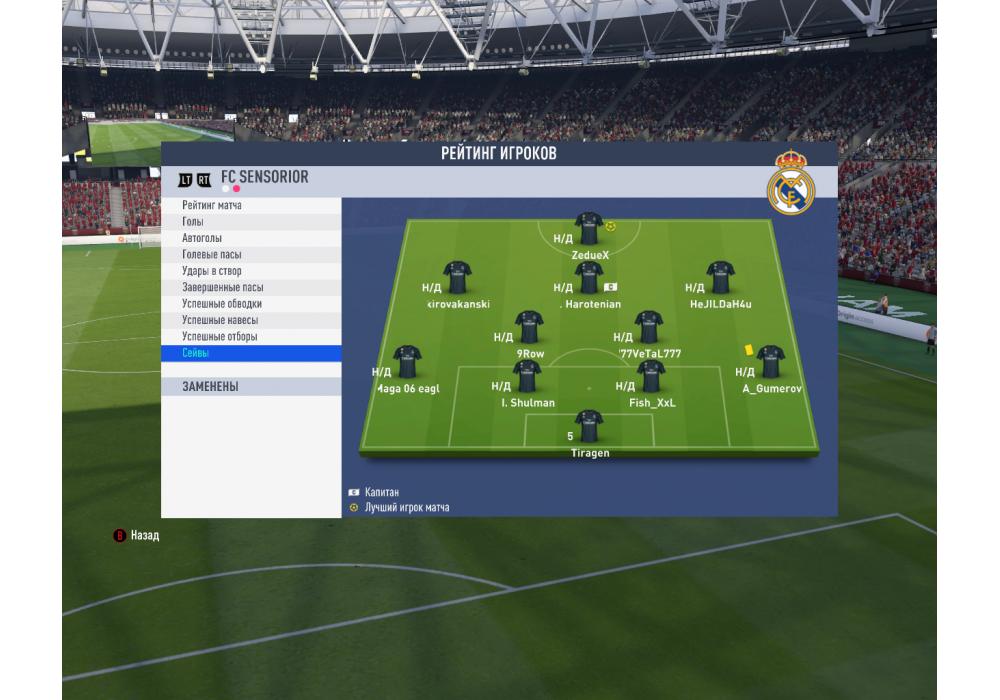Select player 9Row in midfield
Screen dimensions: 1000x700
tap(530, 328)
